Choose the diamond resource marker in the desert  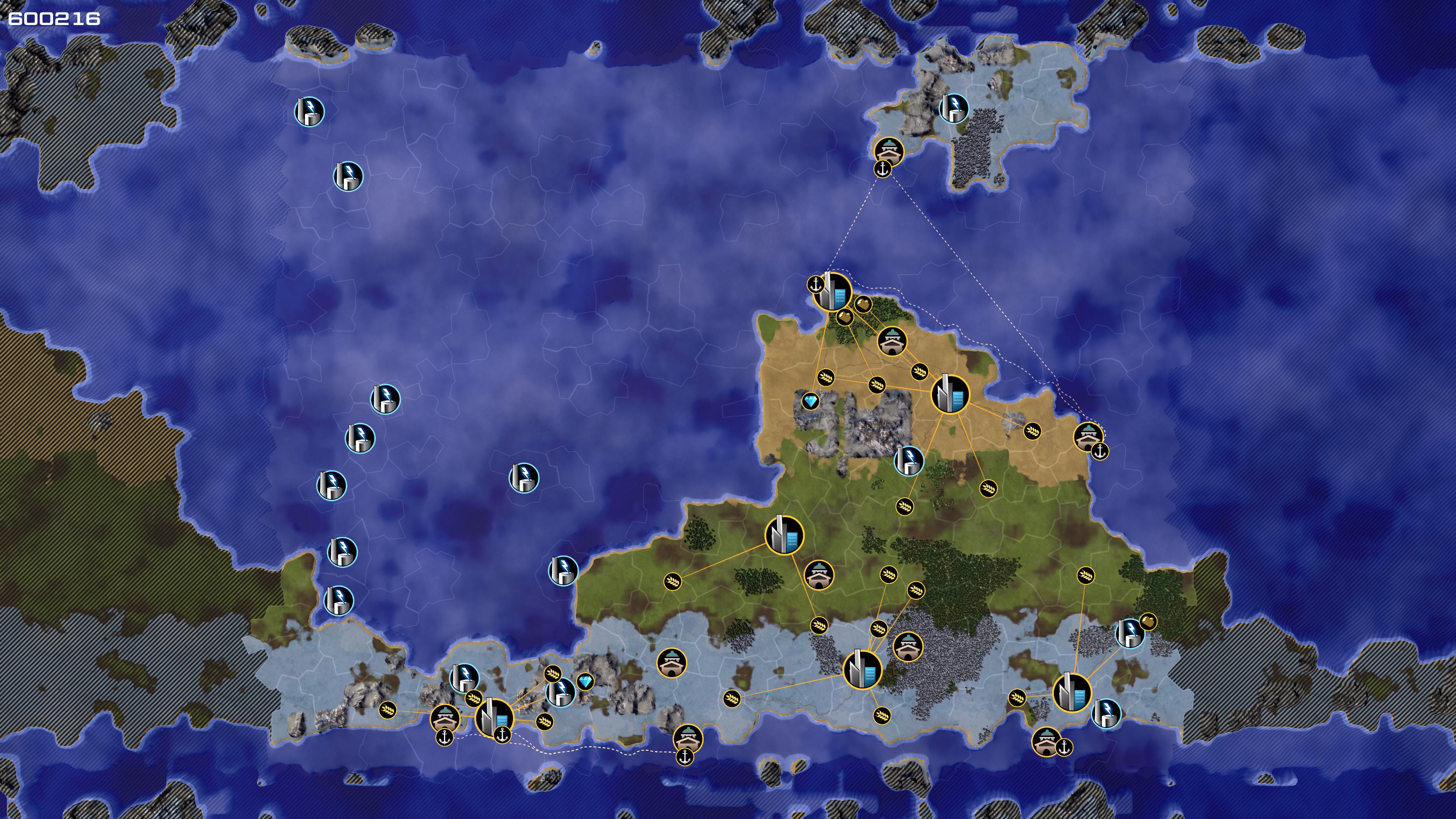(x=811, y=401)
